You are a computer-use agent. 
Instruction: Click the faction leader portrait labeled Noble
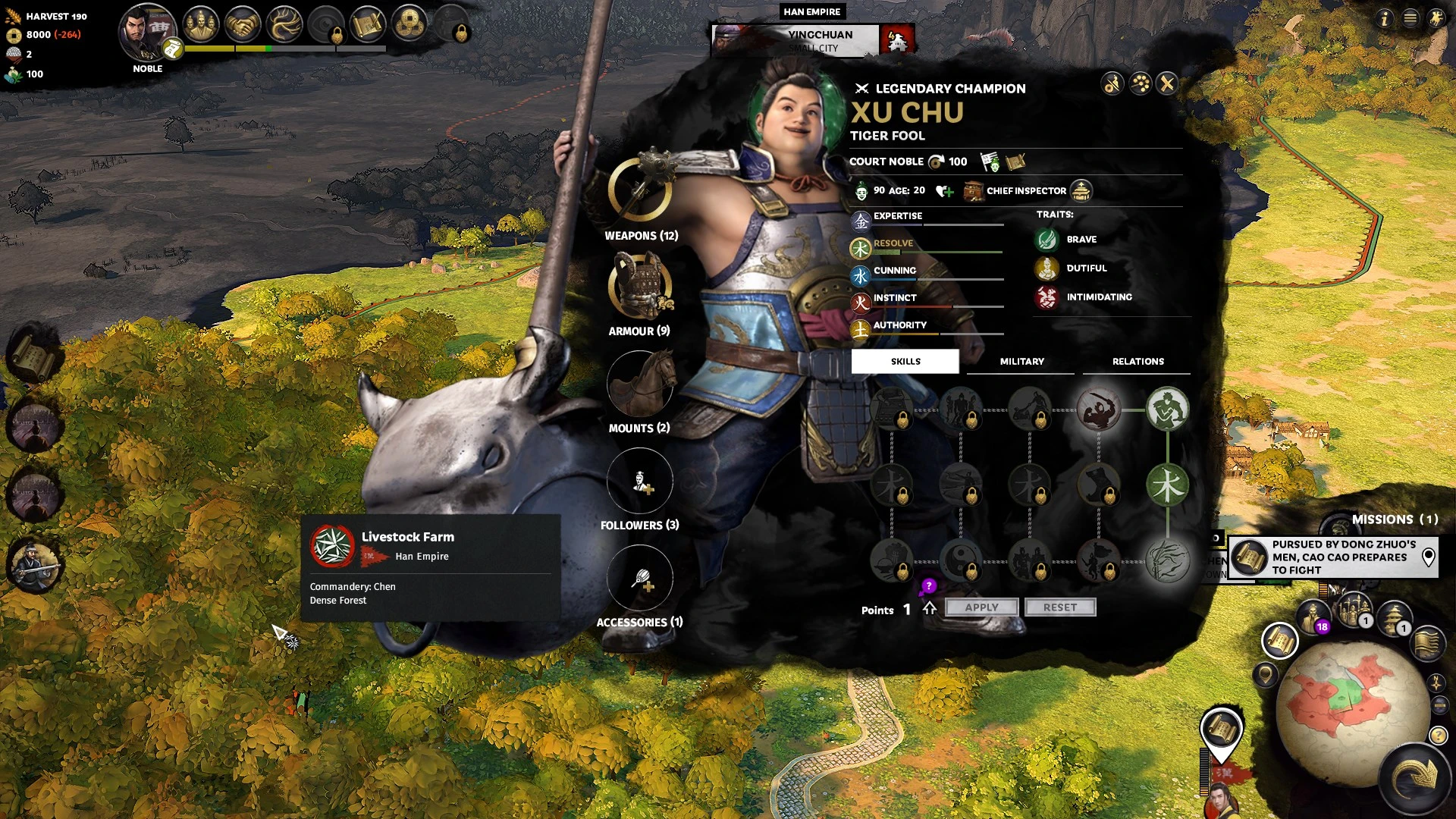pos(146,33)
